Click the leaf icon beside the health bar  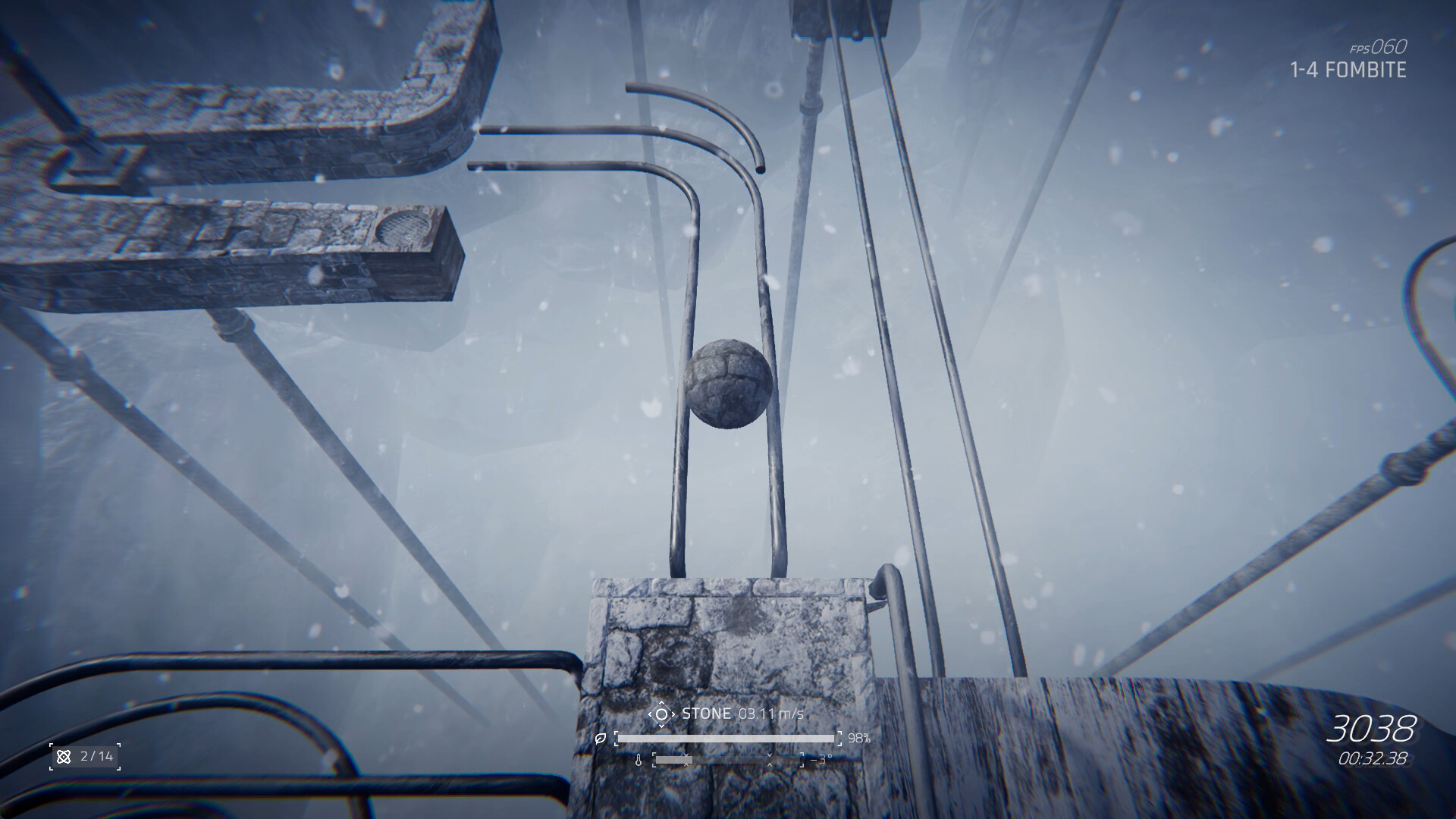[x=601, y=739]
